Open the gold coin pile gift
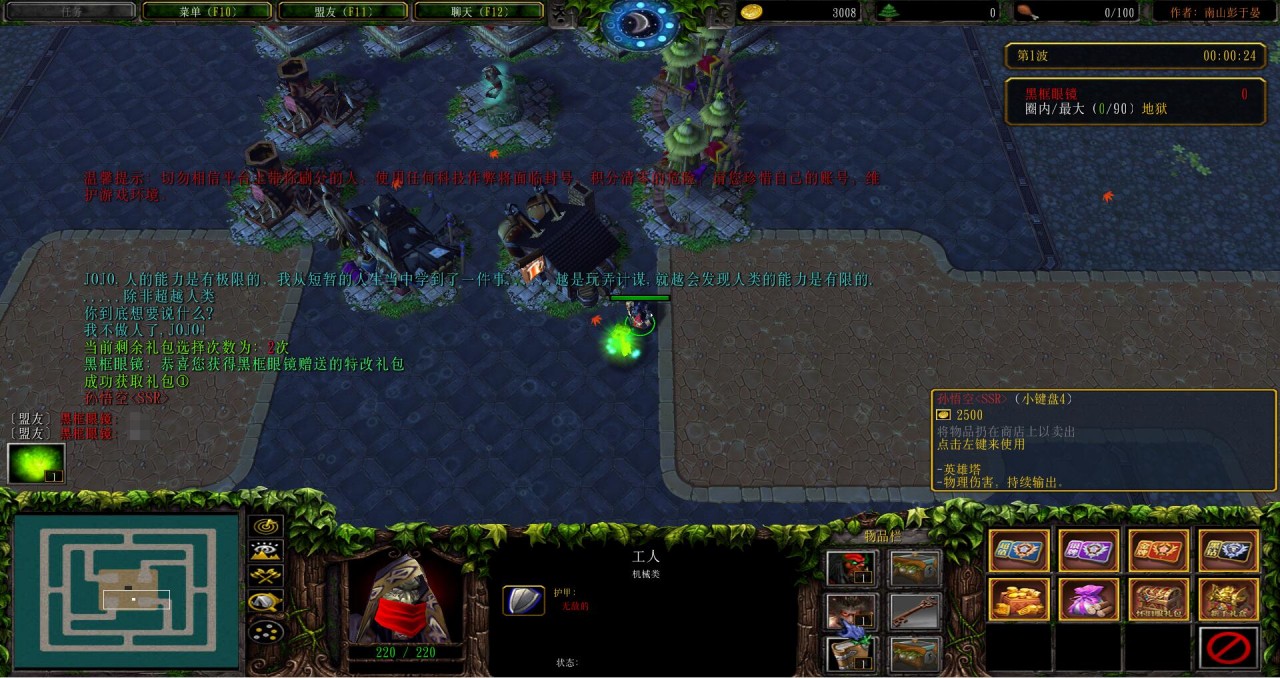 pos(1019,599)
